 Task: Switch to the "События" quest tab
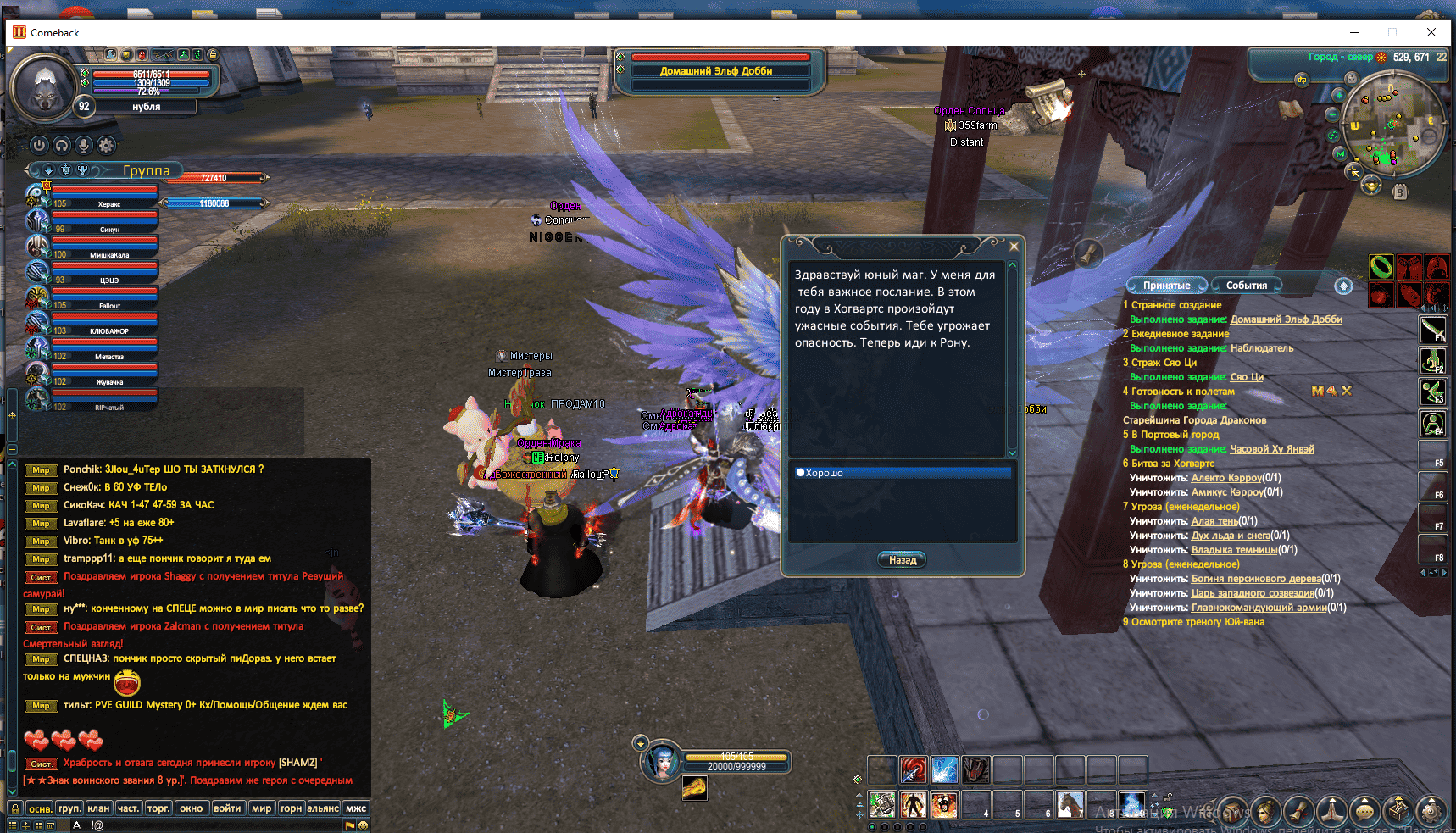click(x=1246, y=286)
